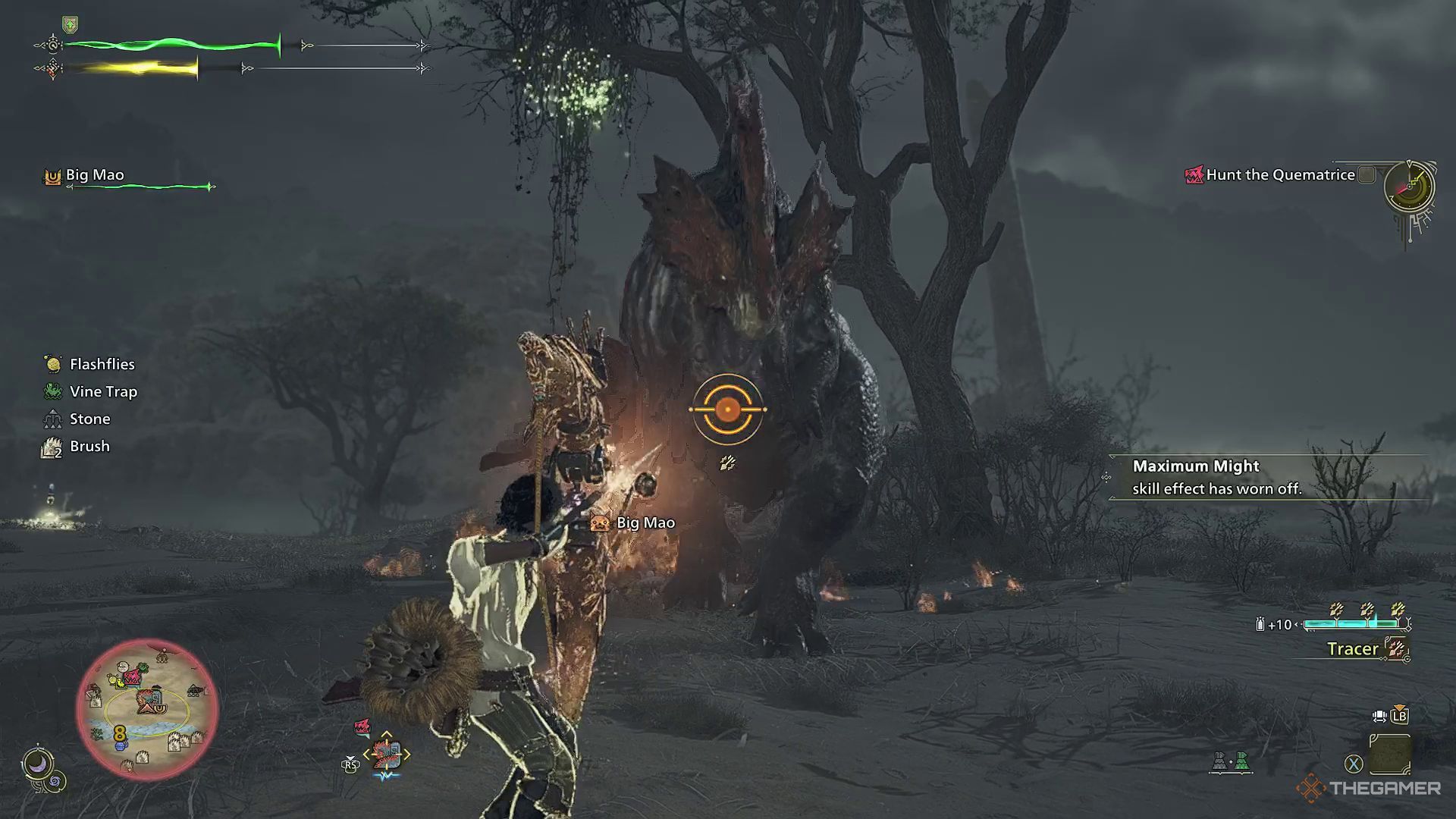Click the Hunt the Quematrice quest icon
1456x819 pixels.
click(x=1193, y=174)
